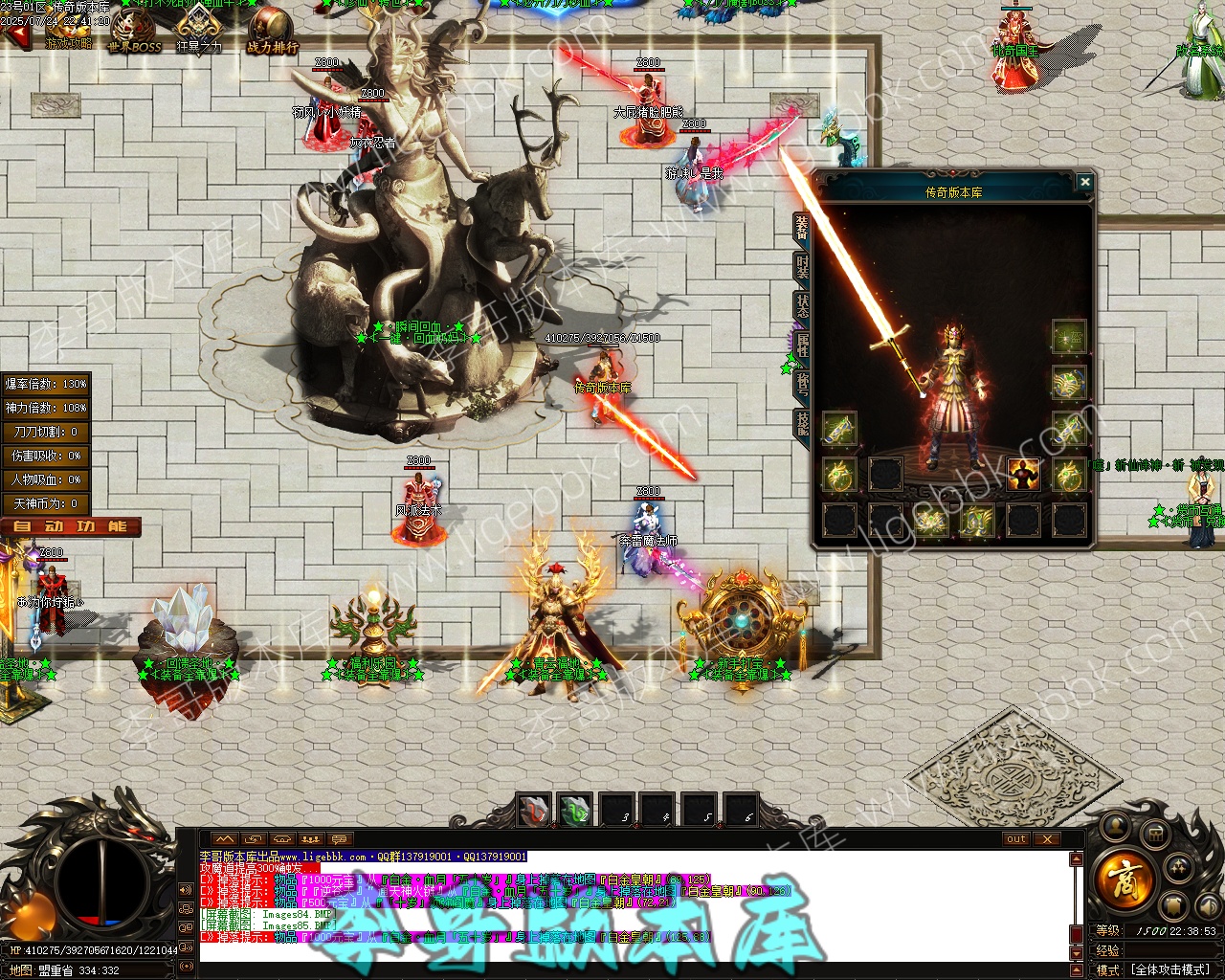Open the 游戏攻略 game guide

tap(69, 33)
